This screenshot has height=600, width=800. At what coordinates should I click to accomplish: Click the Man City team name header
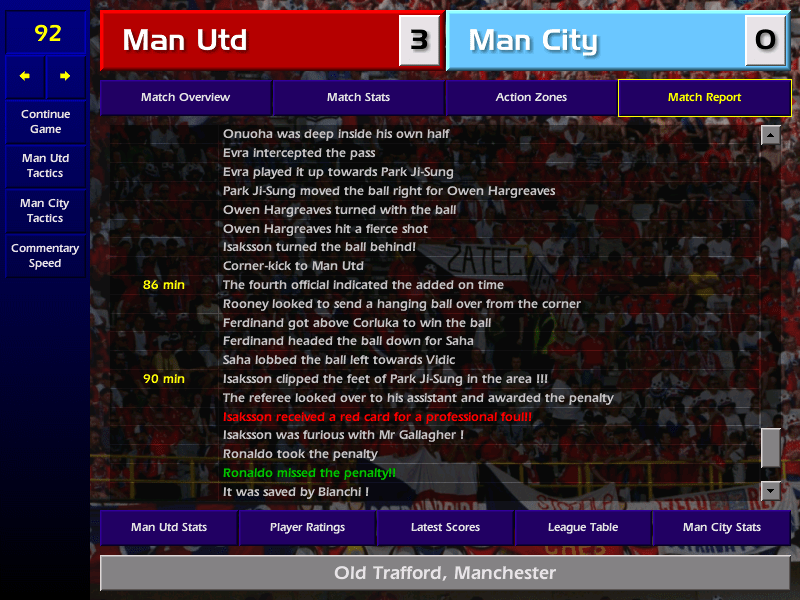click(x=596, y=41)
